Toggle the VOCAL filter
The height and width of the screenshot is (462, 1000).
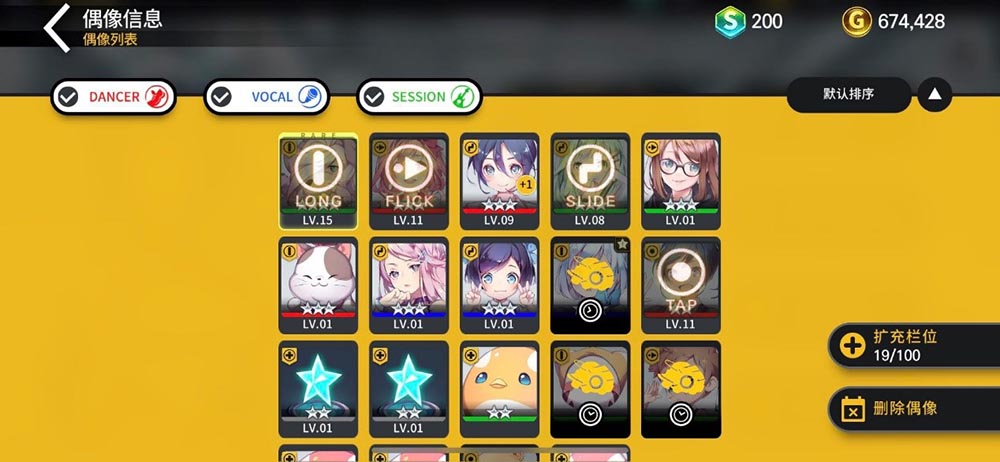point(266,97)
